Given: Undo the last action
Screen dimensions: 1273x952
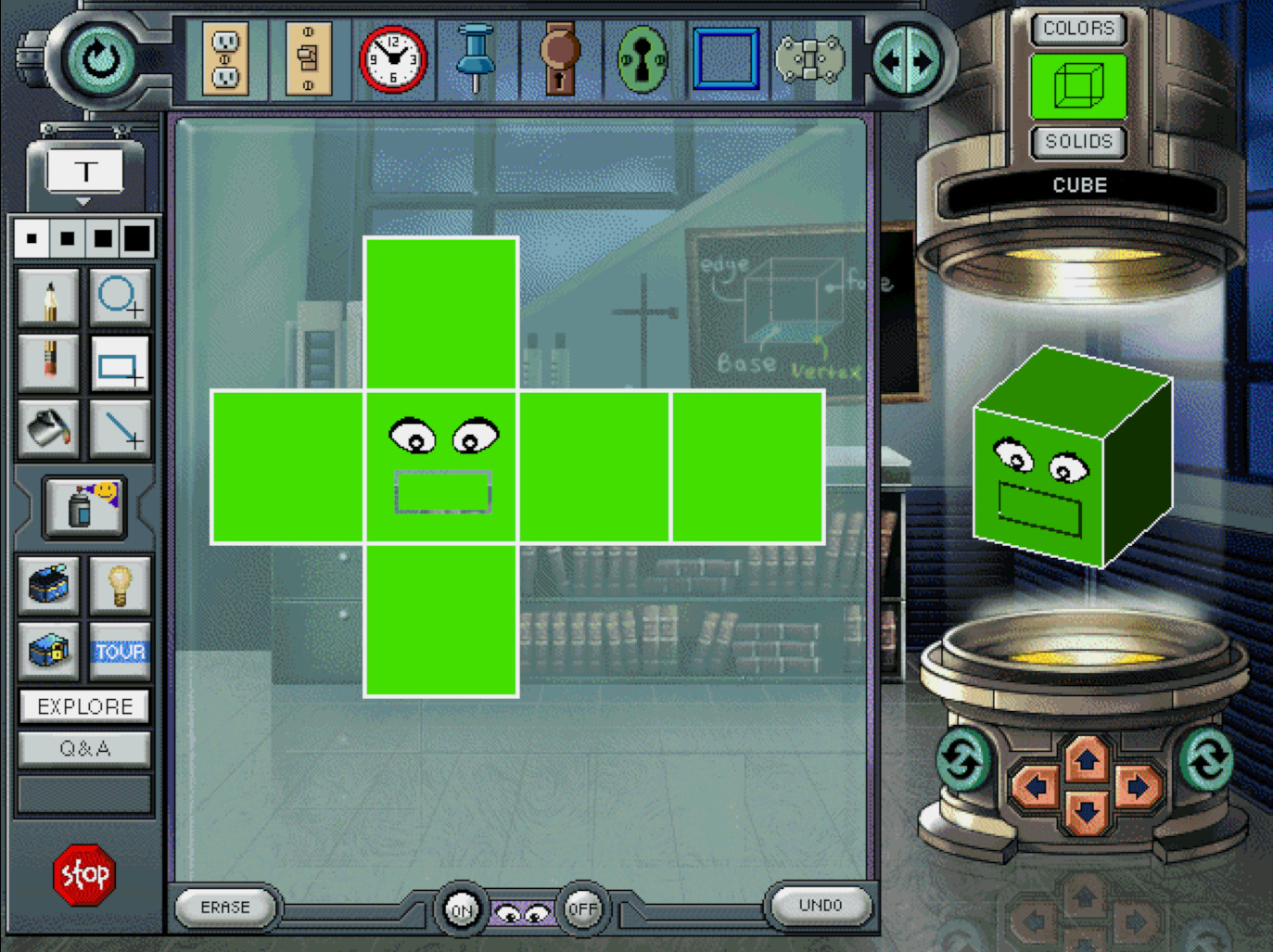Looking at the screenshot, I should click(x=821, y=905).
